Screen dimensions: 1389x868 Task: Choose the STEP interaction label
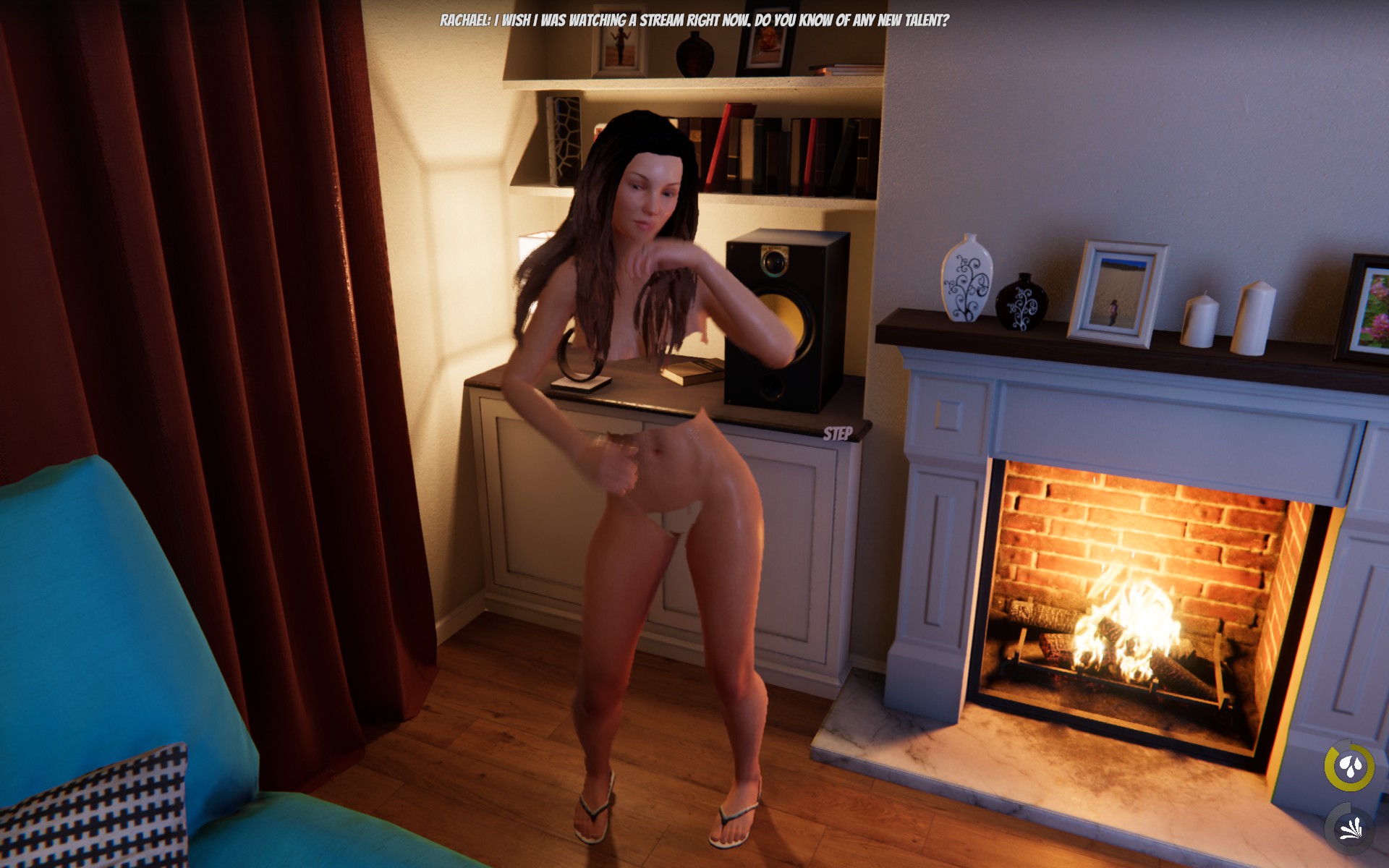pos(838,433)
